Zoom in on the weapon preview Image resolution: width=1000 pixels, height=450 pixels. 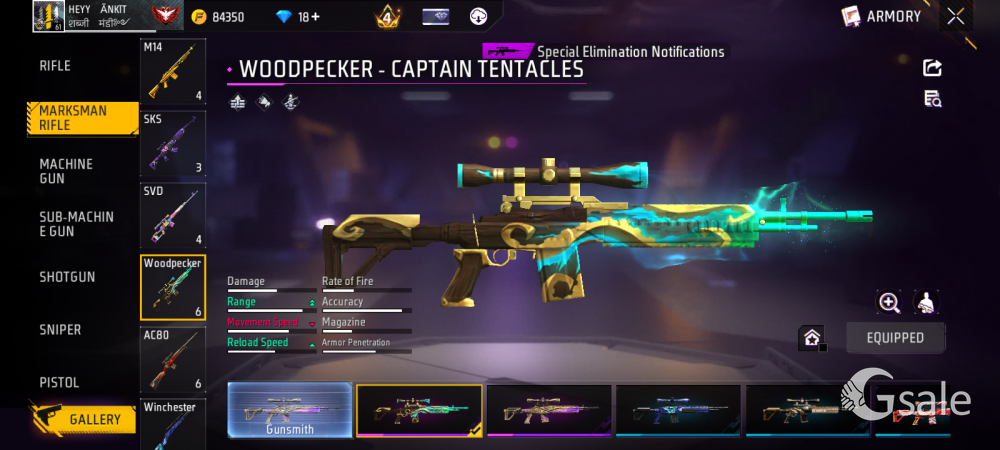tap(889, 302)
